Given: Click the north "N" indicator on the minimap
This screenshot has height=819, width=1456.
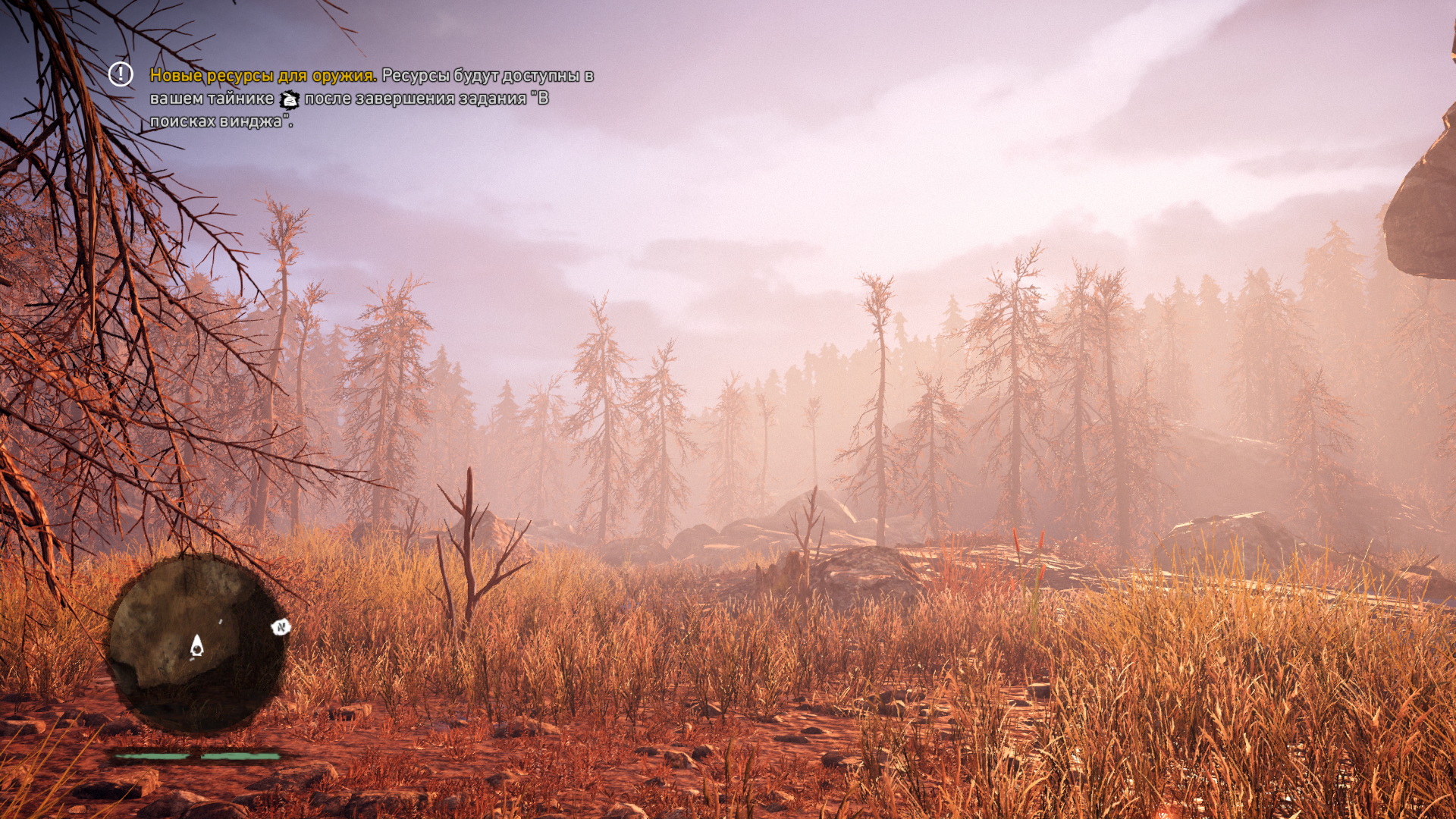Looking at the screenshot, I should (x=281, y=628).
